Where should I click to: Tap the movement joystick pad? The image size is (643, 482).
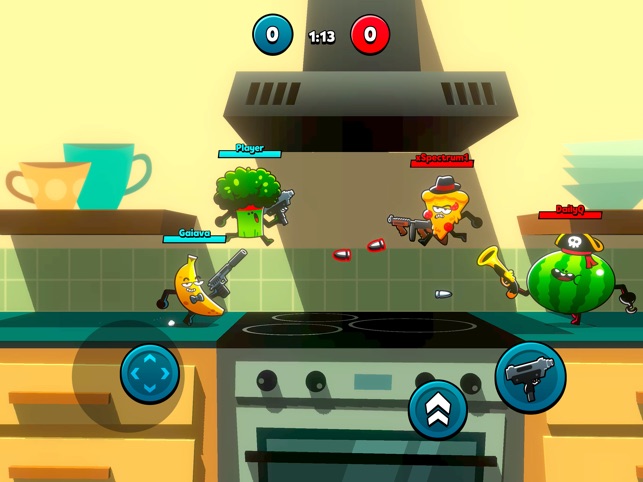150,373
